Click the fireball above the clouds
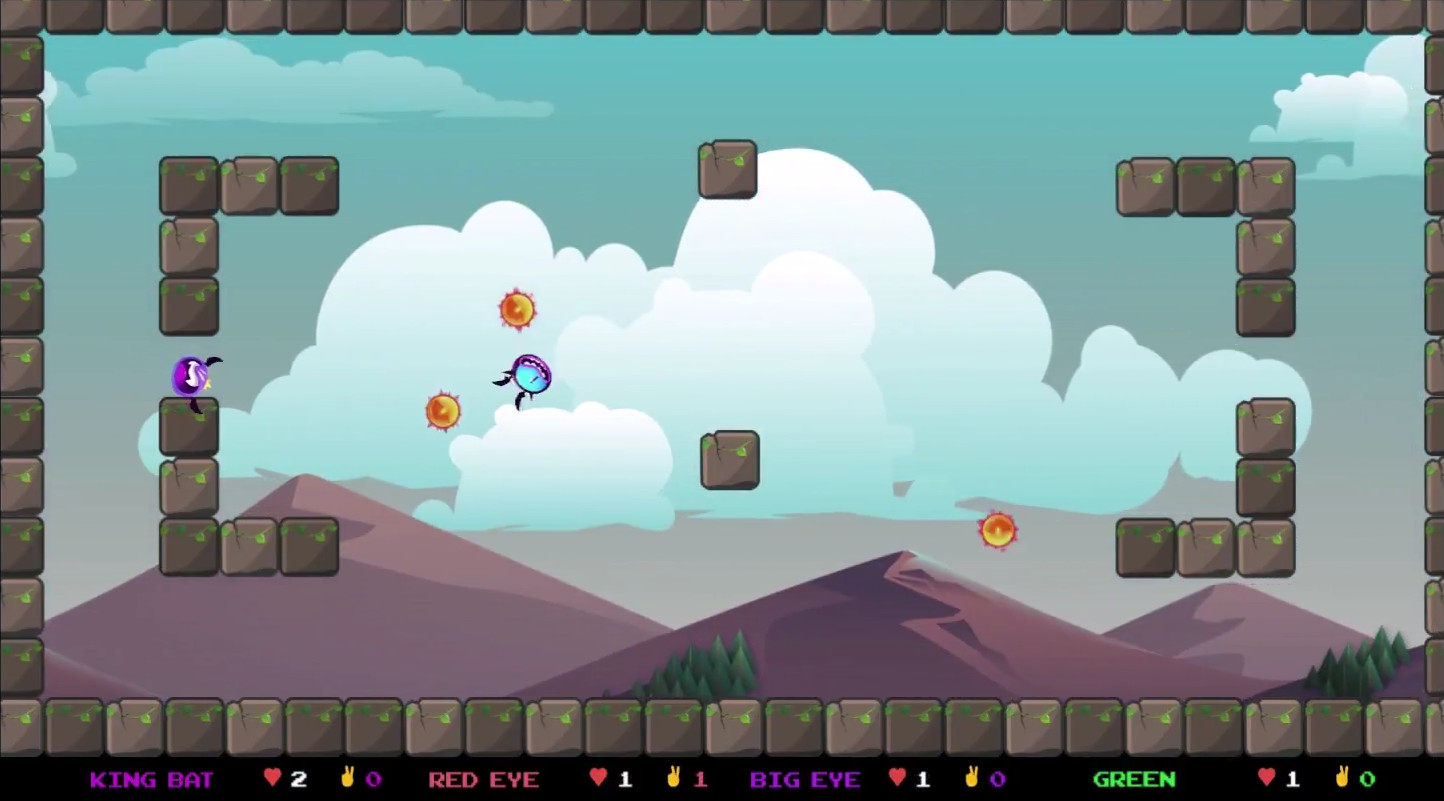The width and height of the screenshot is (1444, 801). pyautogui.click(x=518, y=309)
